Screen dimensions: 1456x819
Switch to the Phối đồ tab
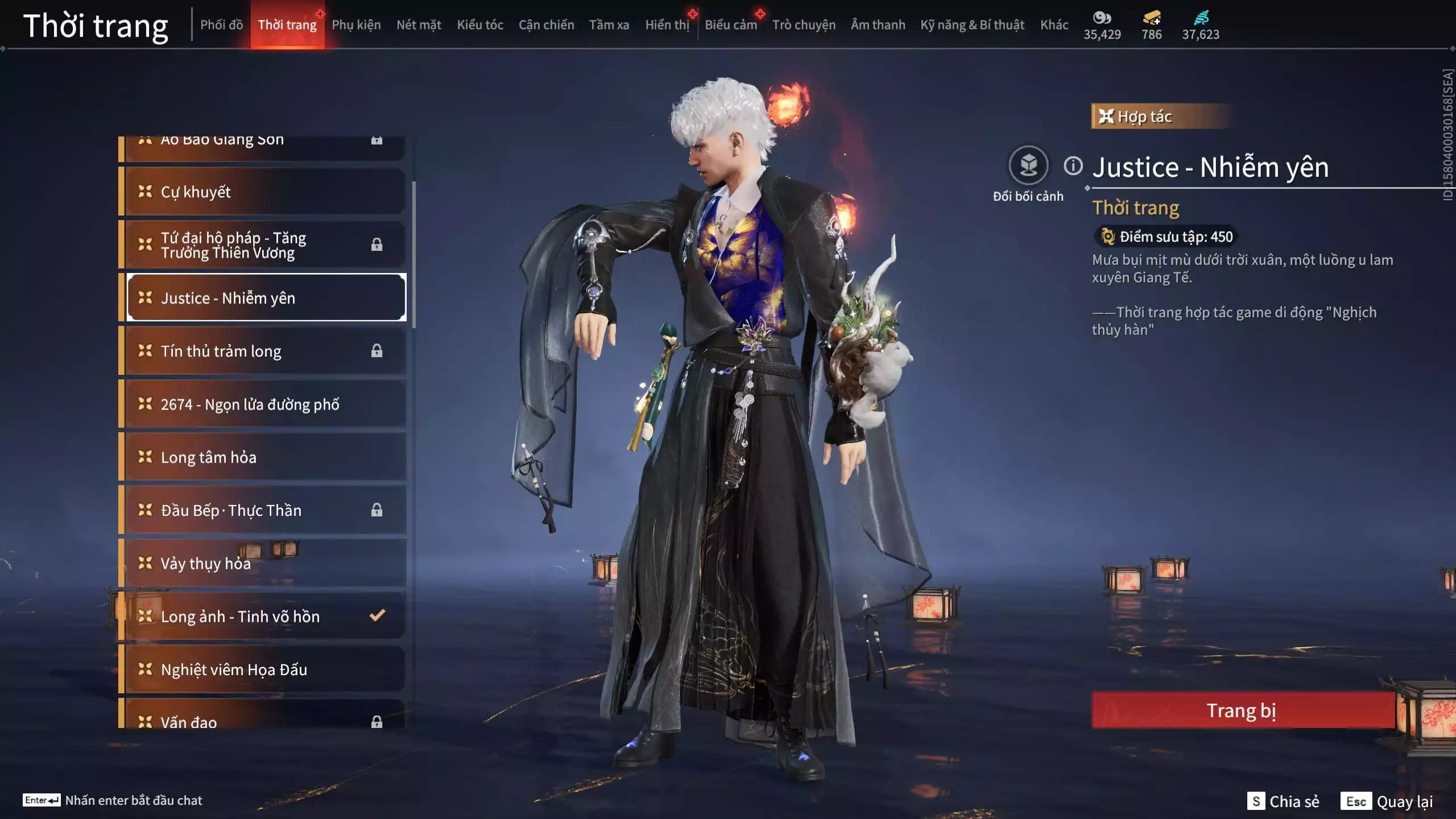pos(221,25)
